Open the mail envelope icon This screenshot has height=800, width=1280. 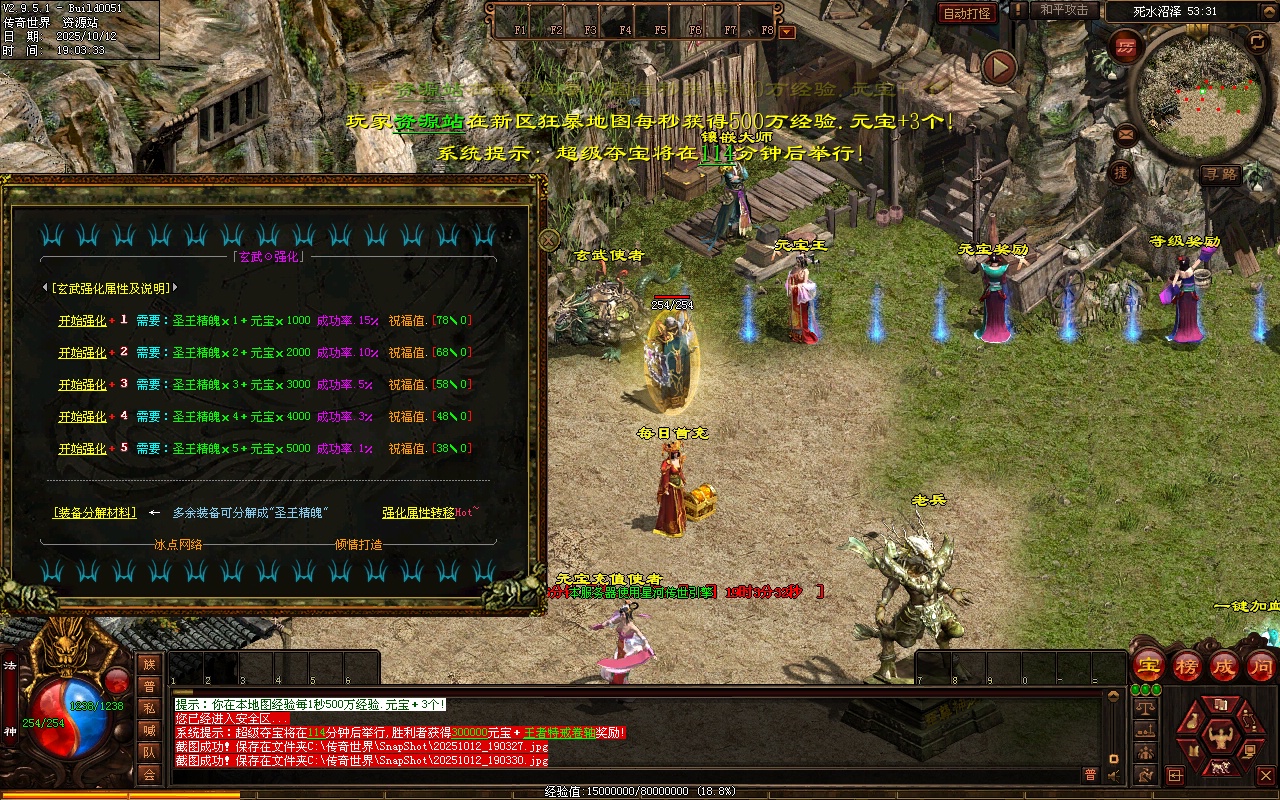point(1126,133)
